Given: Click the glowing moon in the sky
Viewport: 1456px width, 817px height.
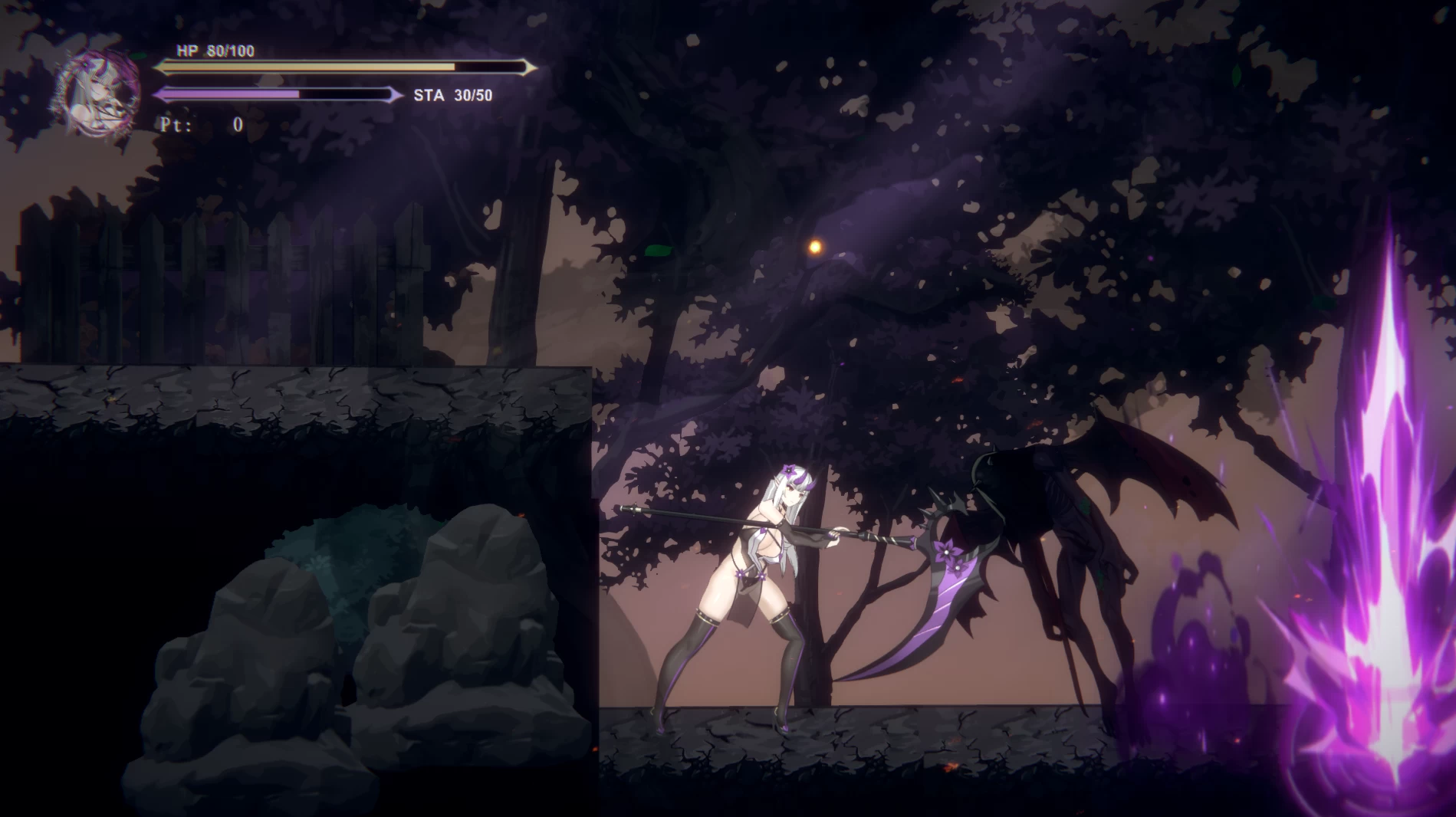Looking at the screenshot, I should [813, 248].
